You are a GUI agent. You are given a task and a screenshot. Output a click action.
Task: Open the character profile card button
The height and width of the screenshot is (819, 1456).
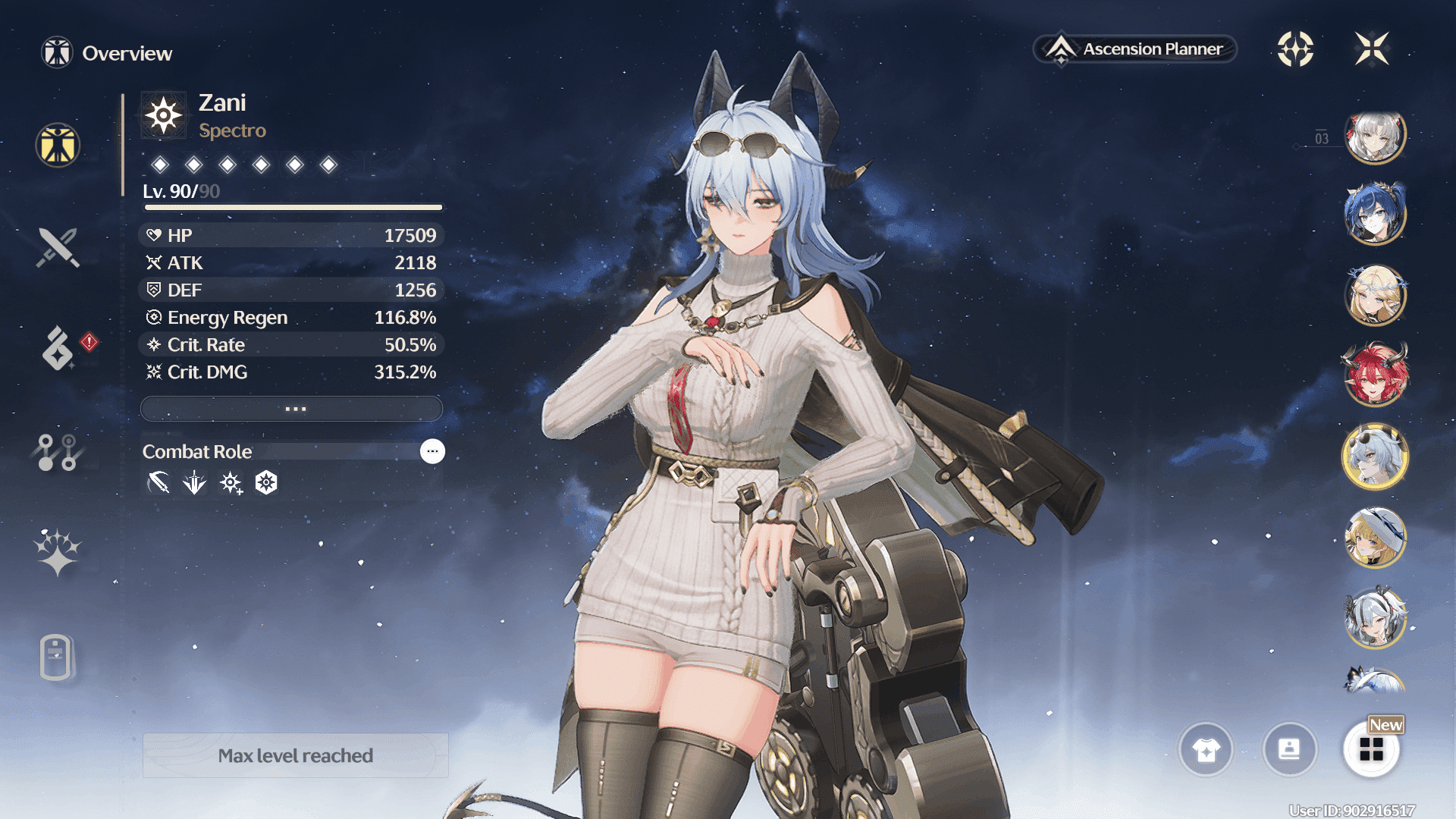(1289, 749)
